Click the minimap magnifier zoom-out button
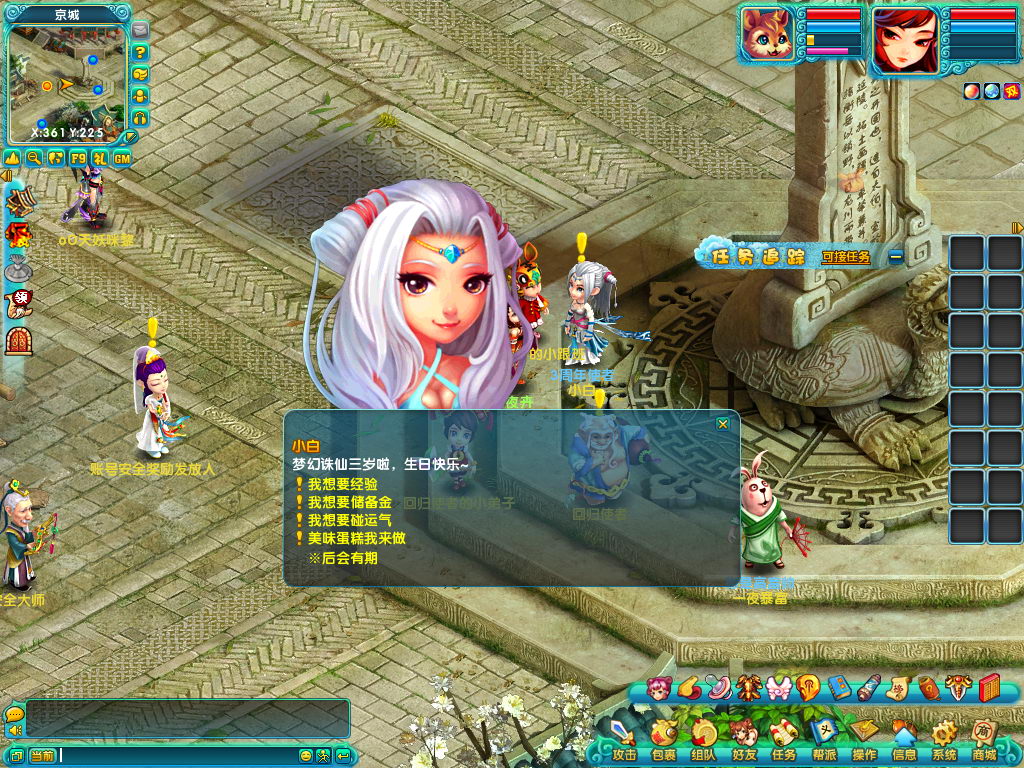 (35, 158)
